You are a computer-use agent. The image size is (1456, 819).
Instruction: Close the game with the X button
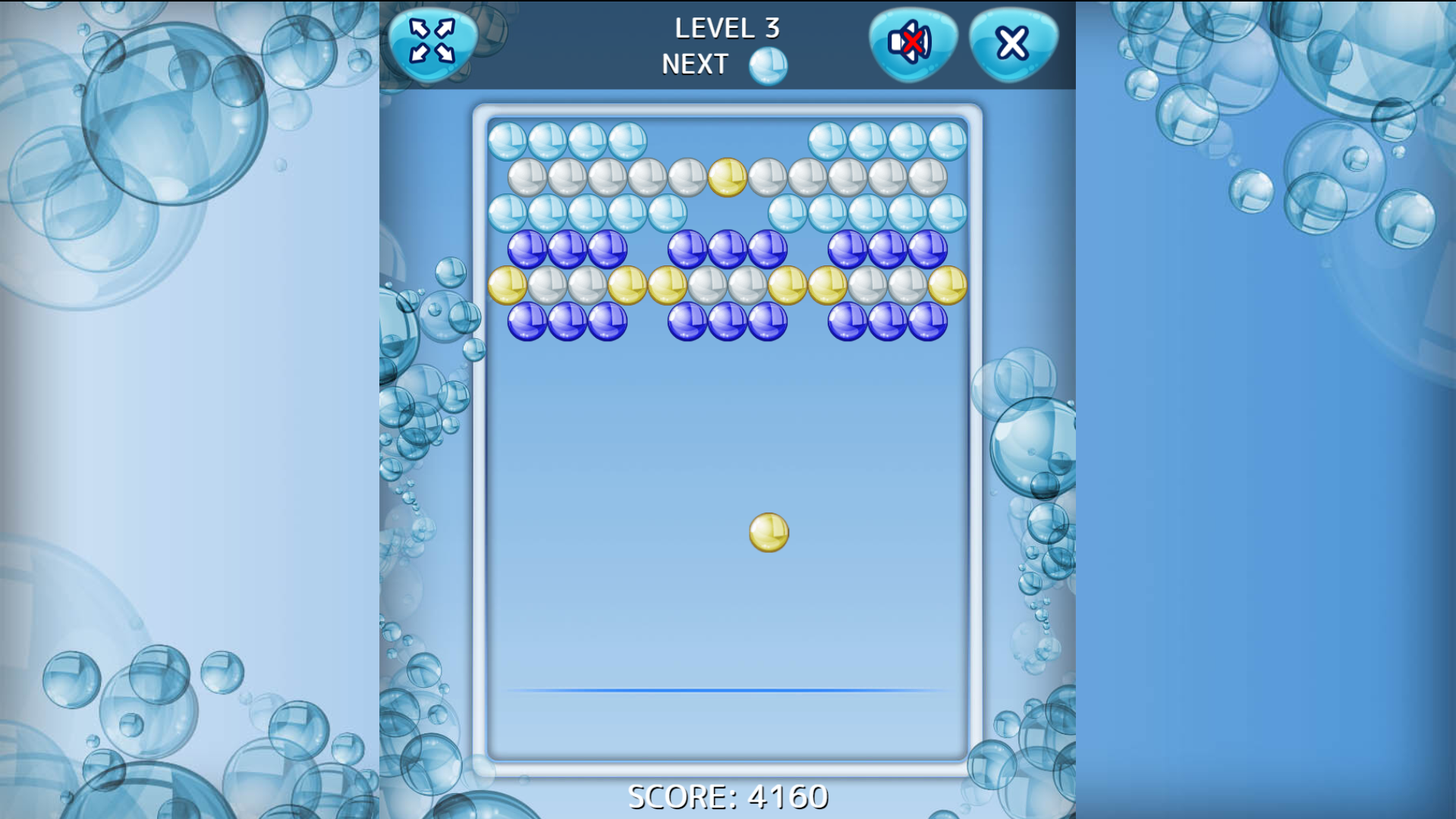coord(1011,42)
